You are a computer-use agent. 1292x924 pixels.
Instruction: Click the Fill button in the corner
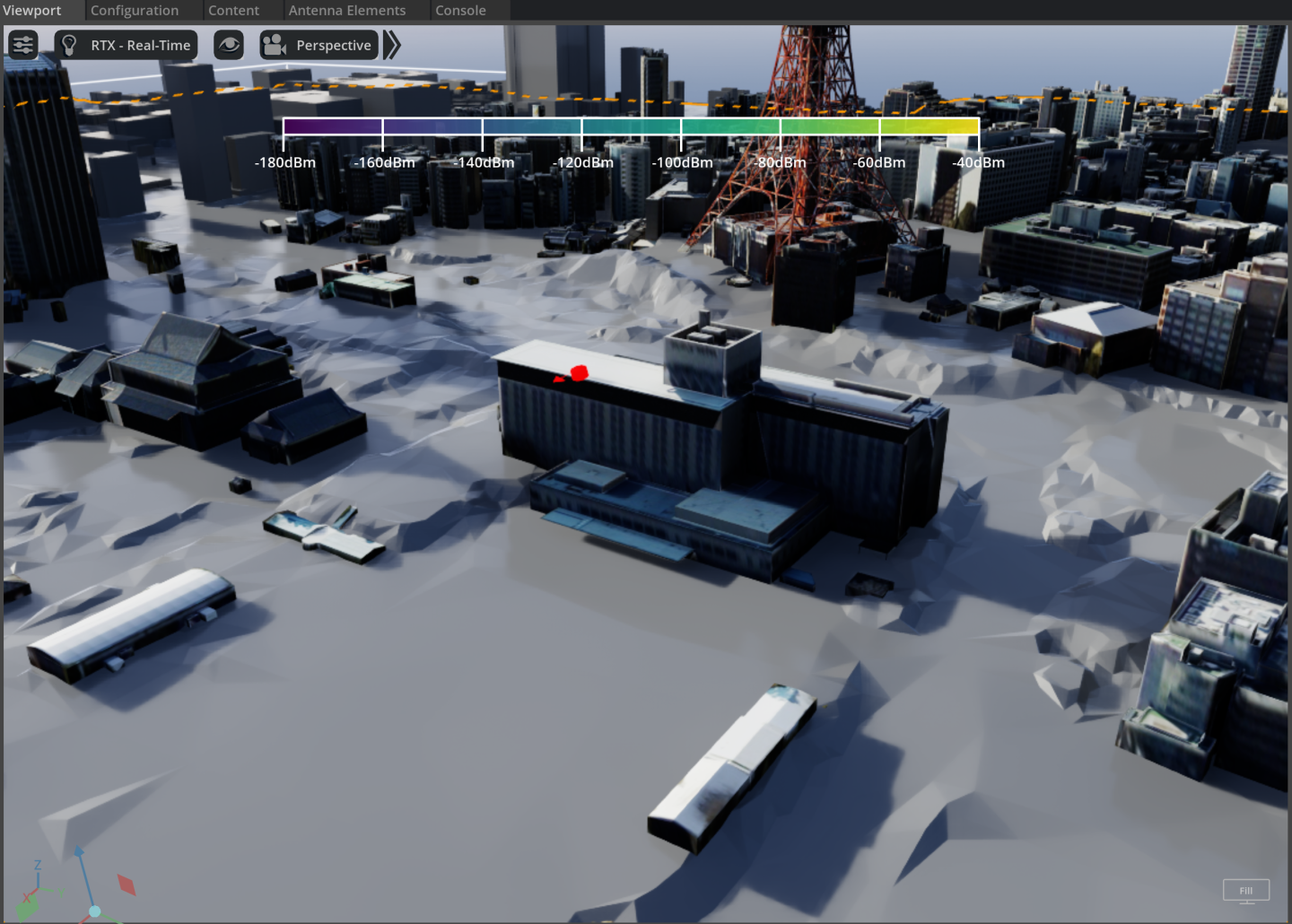1246,890
